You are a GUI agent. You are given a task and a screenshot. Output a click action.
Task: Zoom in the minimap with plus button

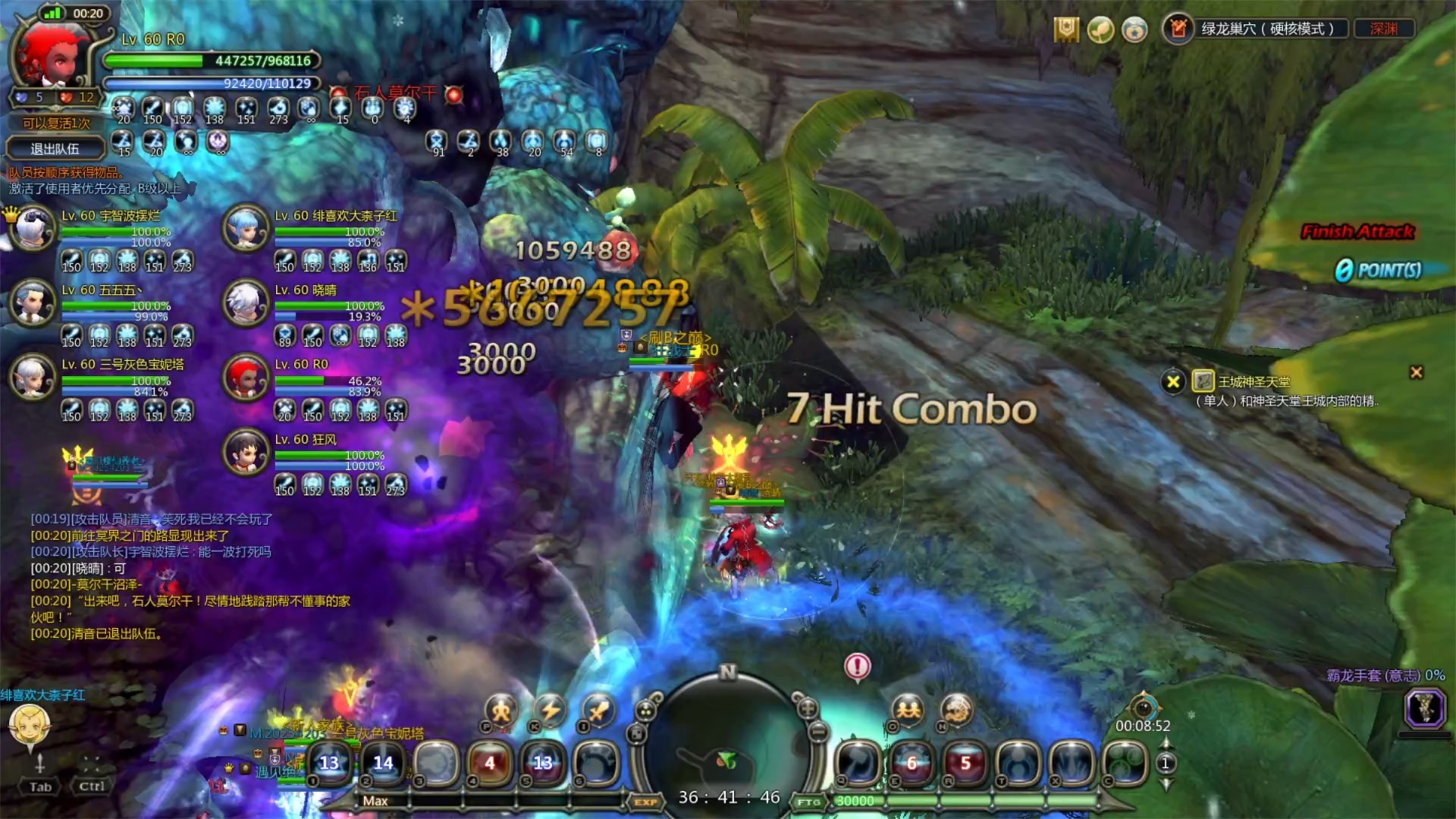pyautogui.click(x=807, y=708)
